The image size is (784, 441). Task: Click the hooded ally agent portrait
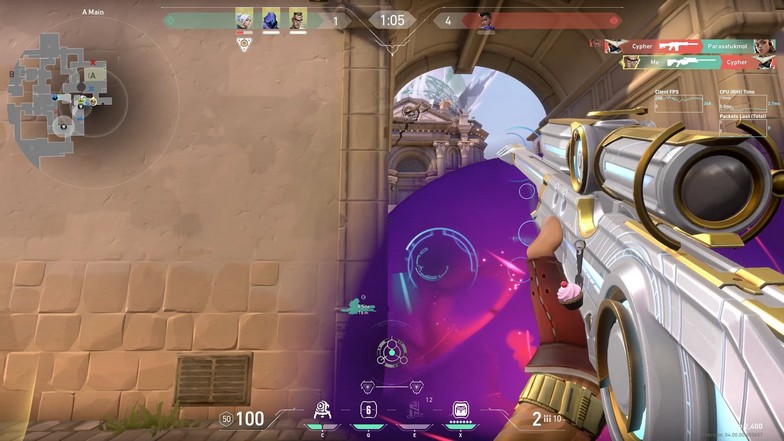[271, 19]
